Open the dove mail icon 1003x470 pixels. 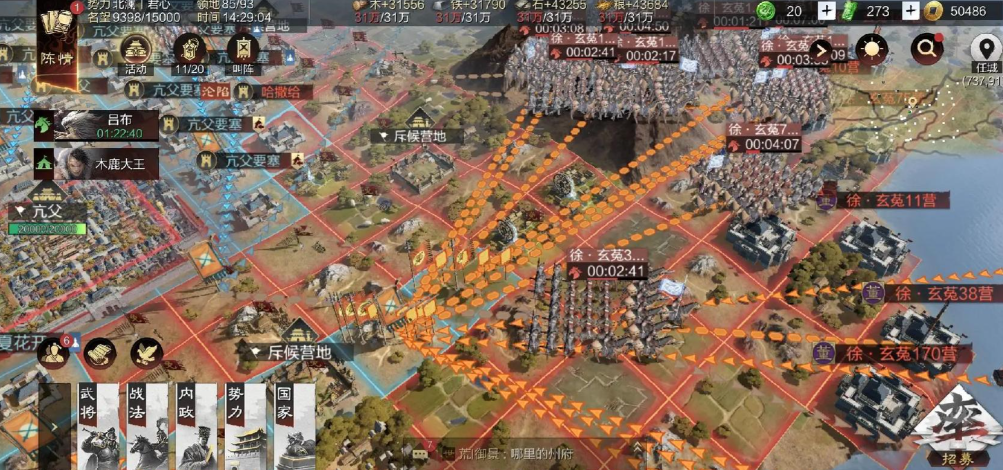(x=146, y=352)
